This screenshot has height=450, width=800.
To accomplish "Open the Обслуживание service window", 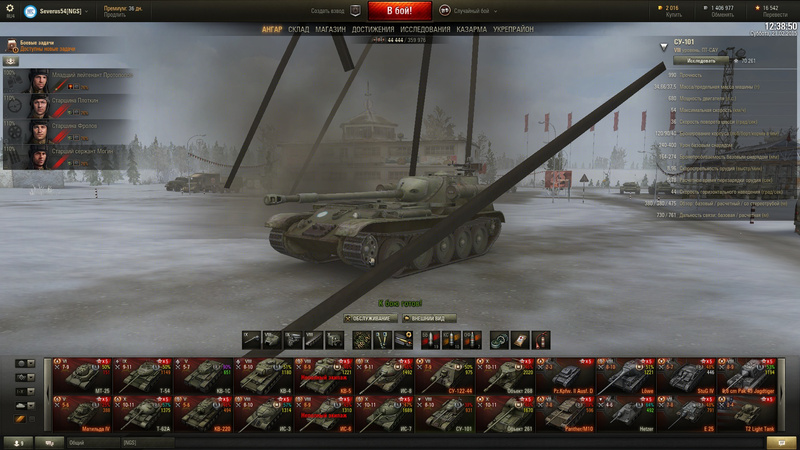I will pos(370,318).
